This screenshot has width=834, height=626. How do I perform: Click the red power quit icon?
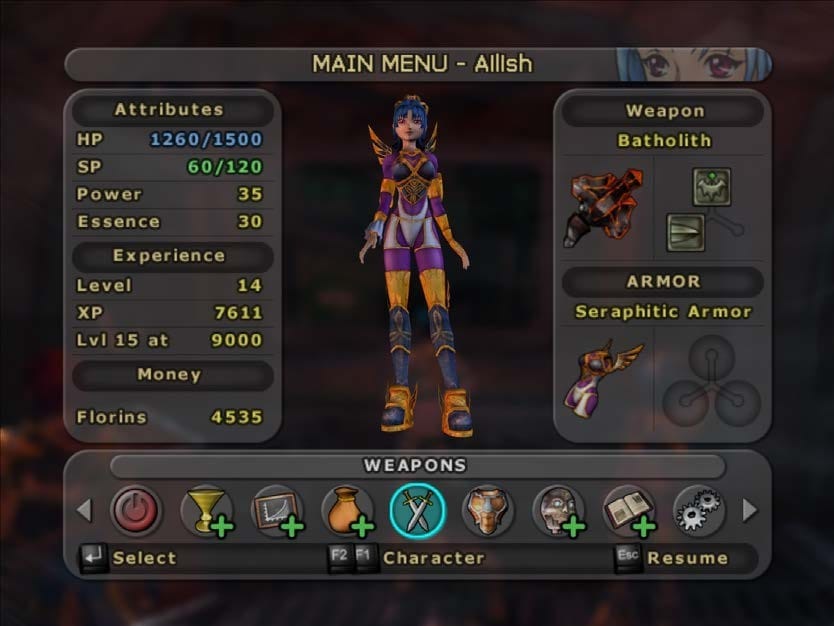(135, 510)
